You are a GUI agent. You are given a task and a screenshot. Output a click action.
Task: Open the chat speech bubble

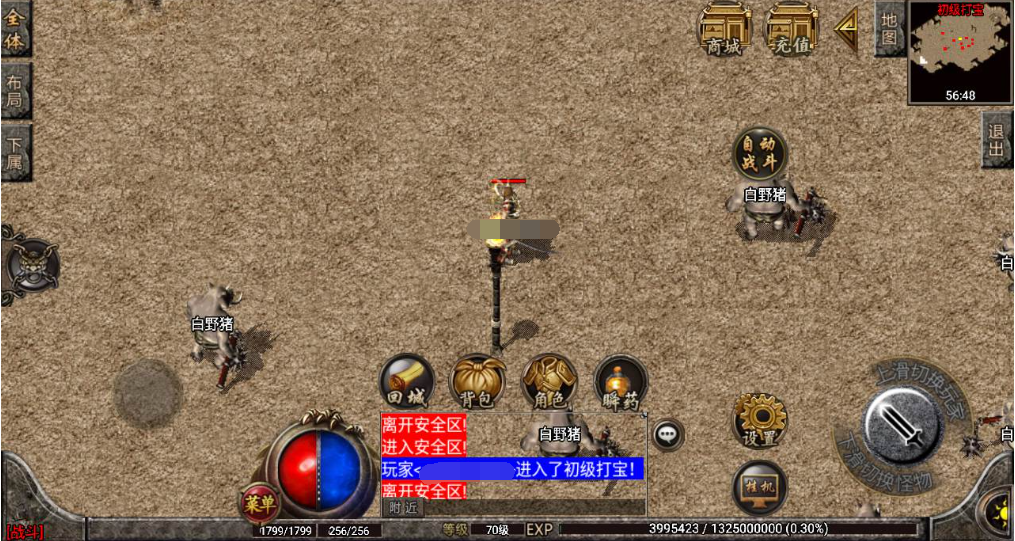coord(668,435)
